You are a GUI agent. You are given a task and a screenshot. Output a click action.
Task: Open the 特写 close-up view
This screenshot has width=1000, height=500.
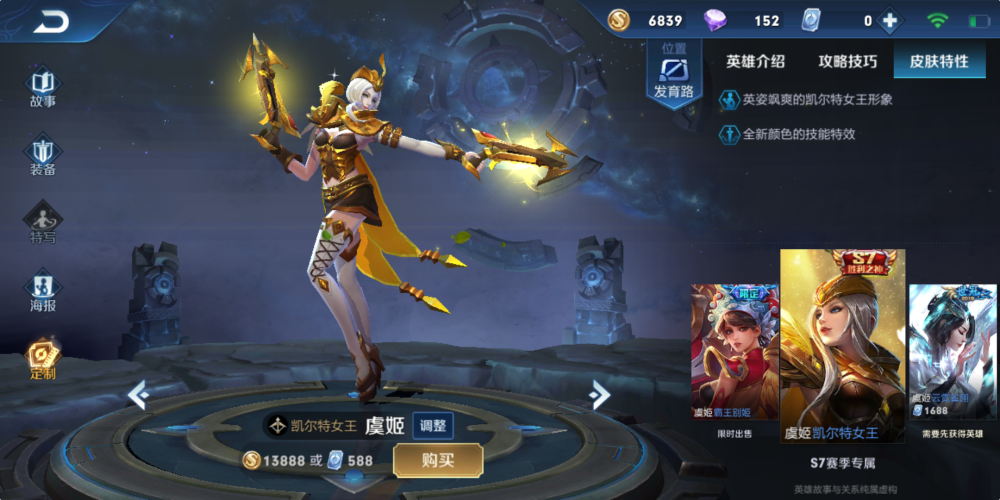tap(43, 224)
